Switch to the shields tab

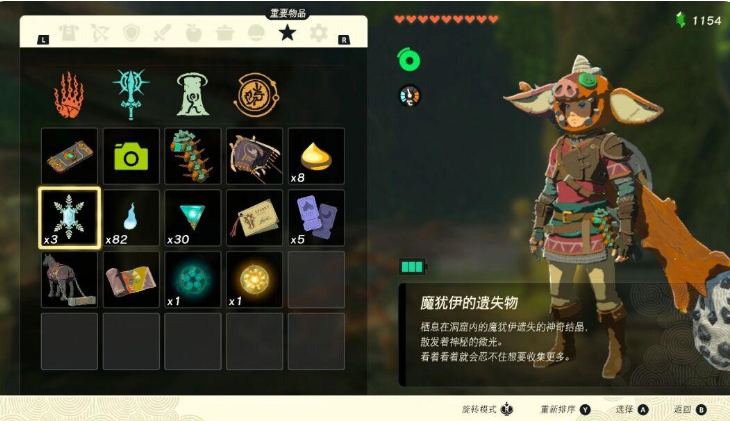click(130, 33)
